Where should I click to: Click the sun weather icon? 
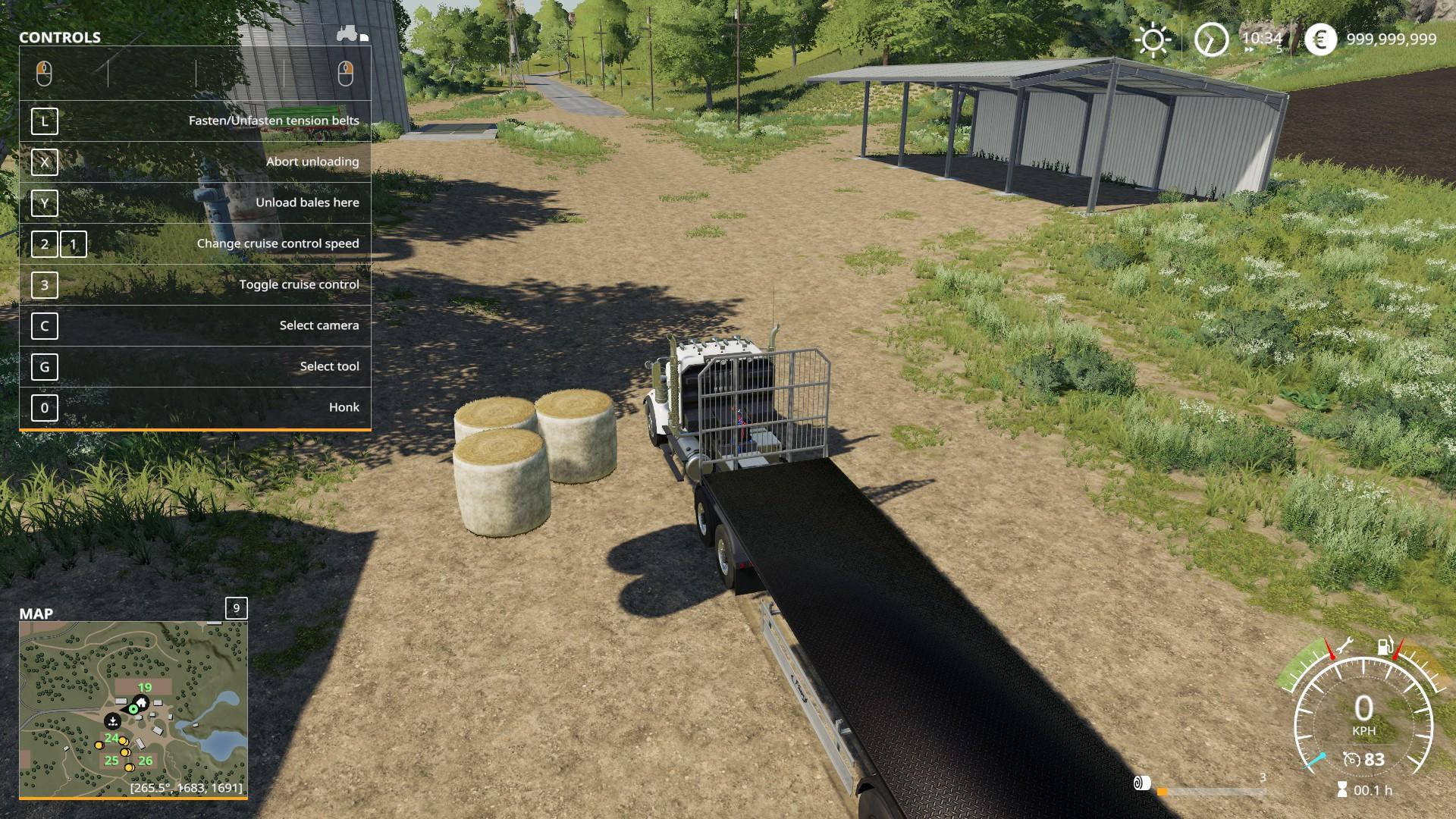1153,39
